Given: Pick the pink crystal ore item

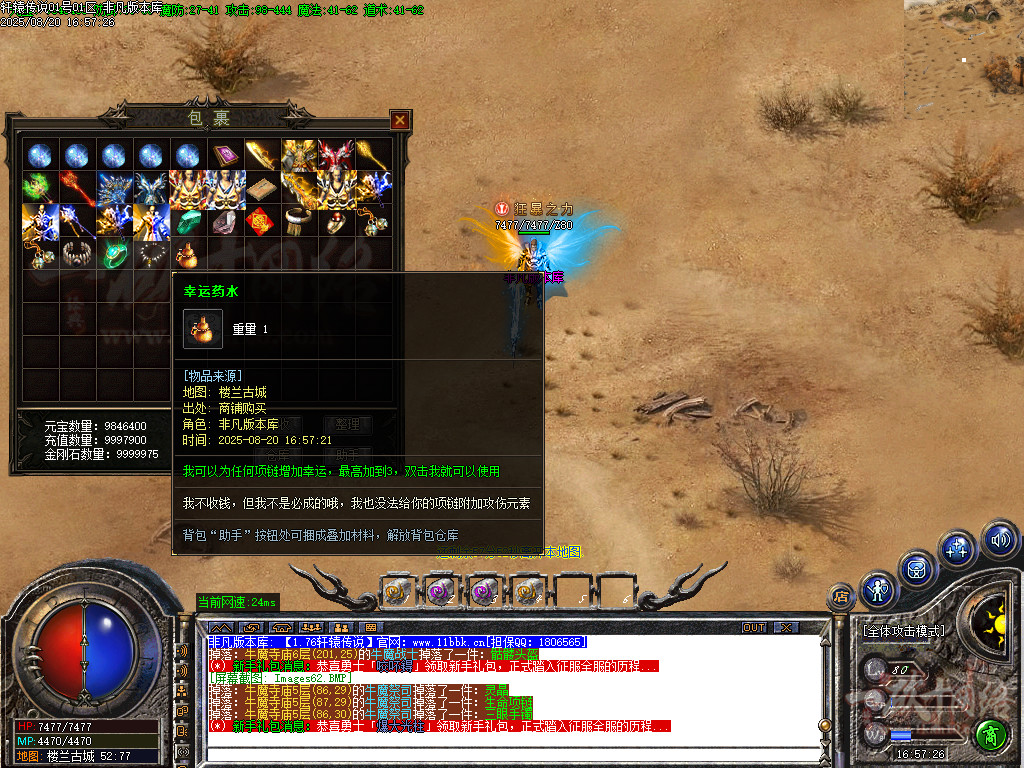Looking at the screenshot, I should [222, 221].
